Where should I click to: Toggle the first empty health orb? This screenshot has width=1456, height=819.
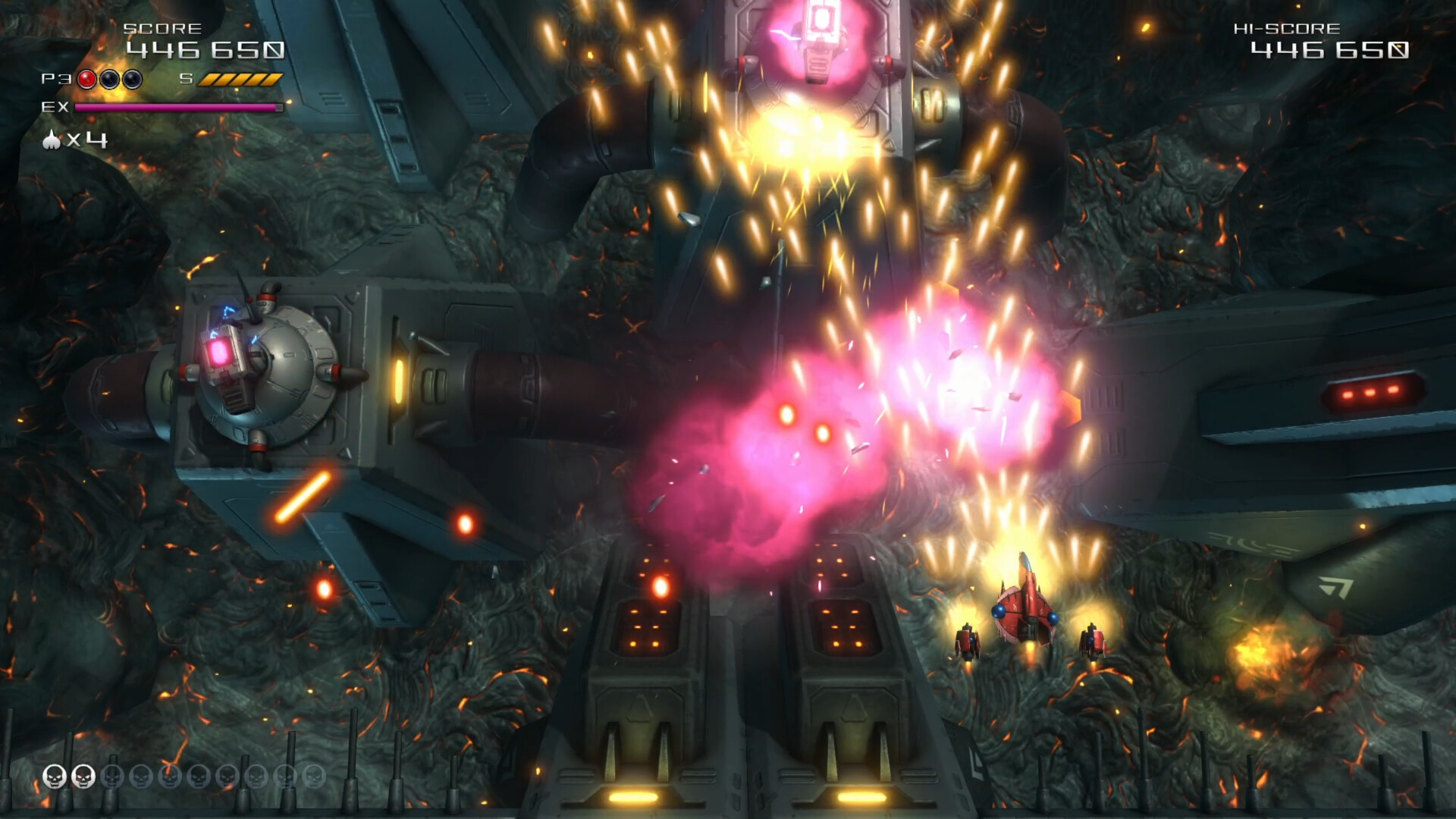pyautogui.click(x=110, y=79)
